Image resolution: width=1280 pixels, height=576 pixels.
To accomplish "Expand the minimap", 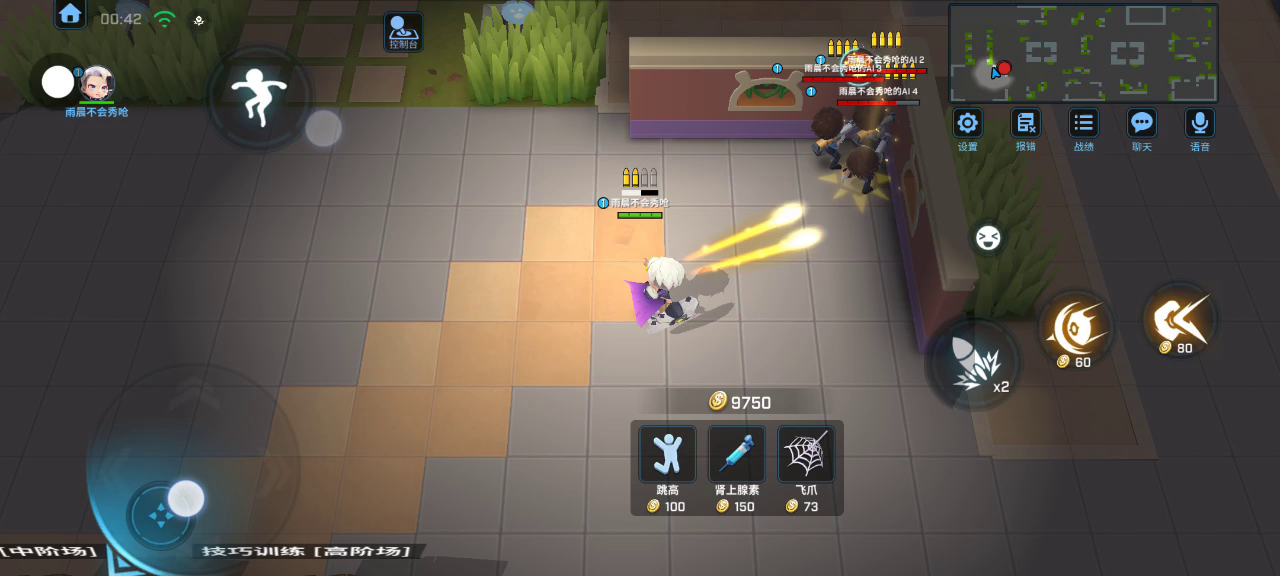I will (x=1083, y=53).
